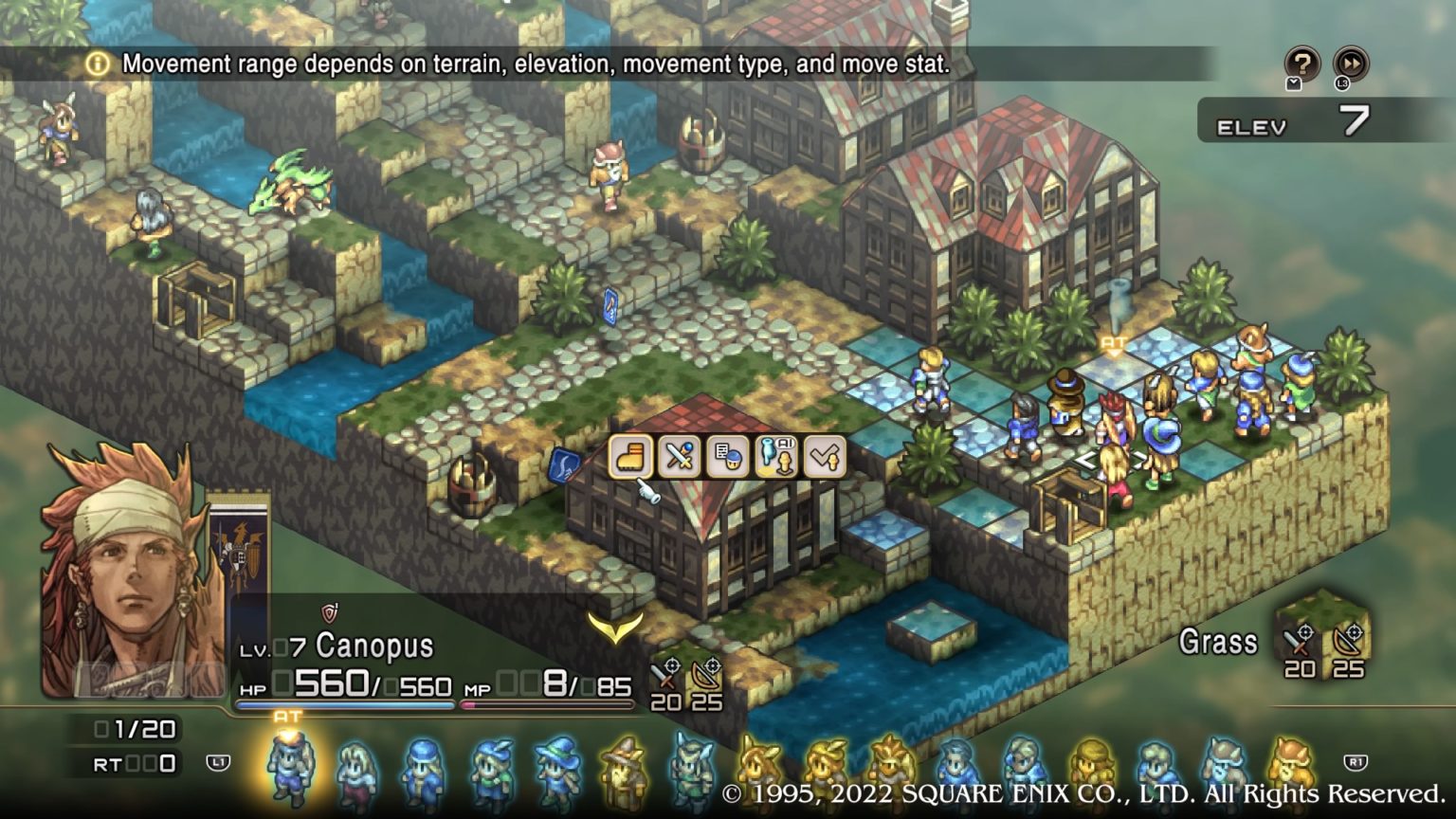Choose the crossed sword and staff Action command
The width and height of the screenshot is (1456, 819).
click(679, 457)
